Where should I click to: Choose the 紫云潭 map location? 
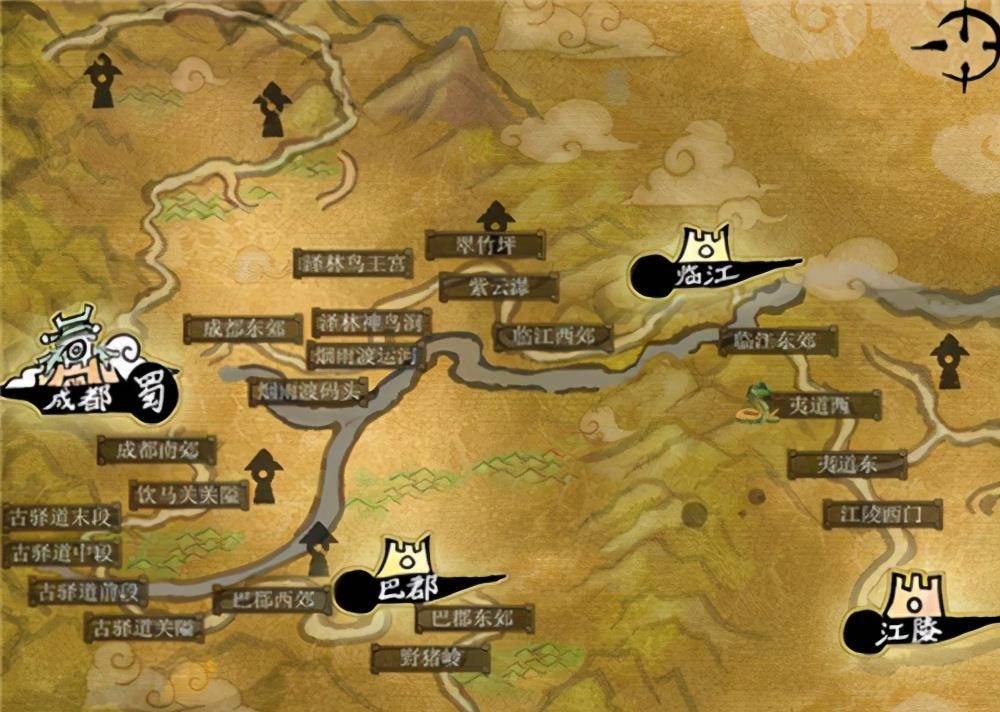coord(498,287)
